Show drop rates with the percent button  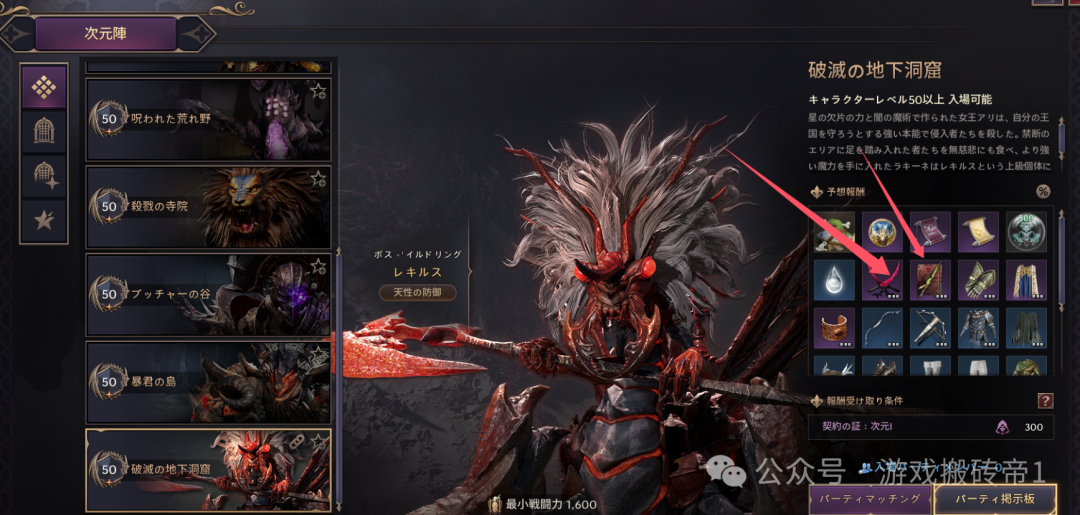click(x=1043, y=192)
